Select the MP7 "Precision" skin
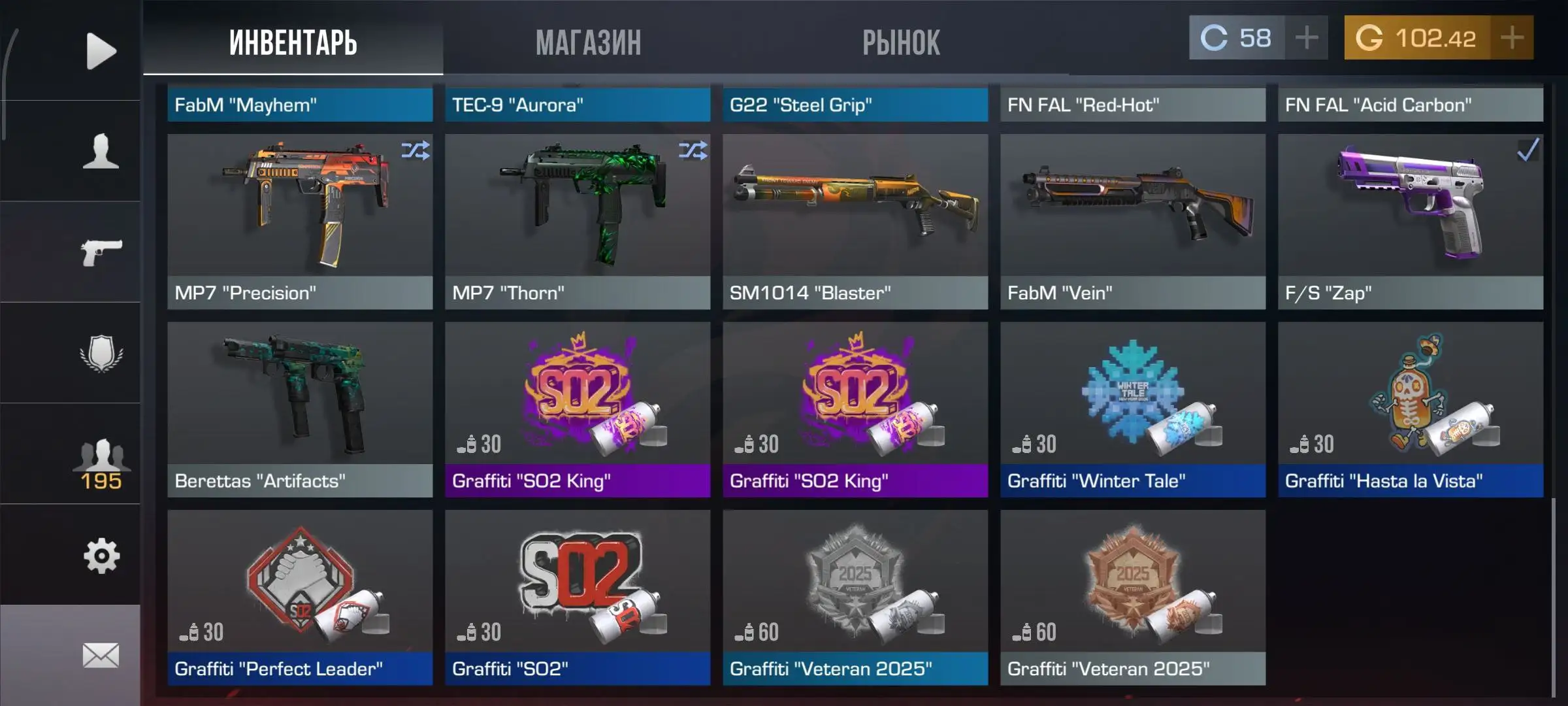Screen dimensions: 1568x706 pyautogui.click(x=300, y=221)
